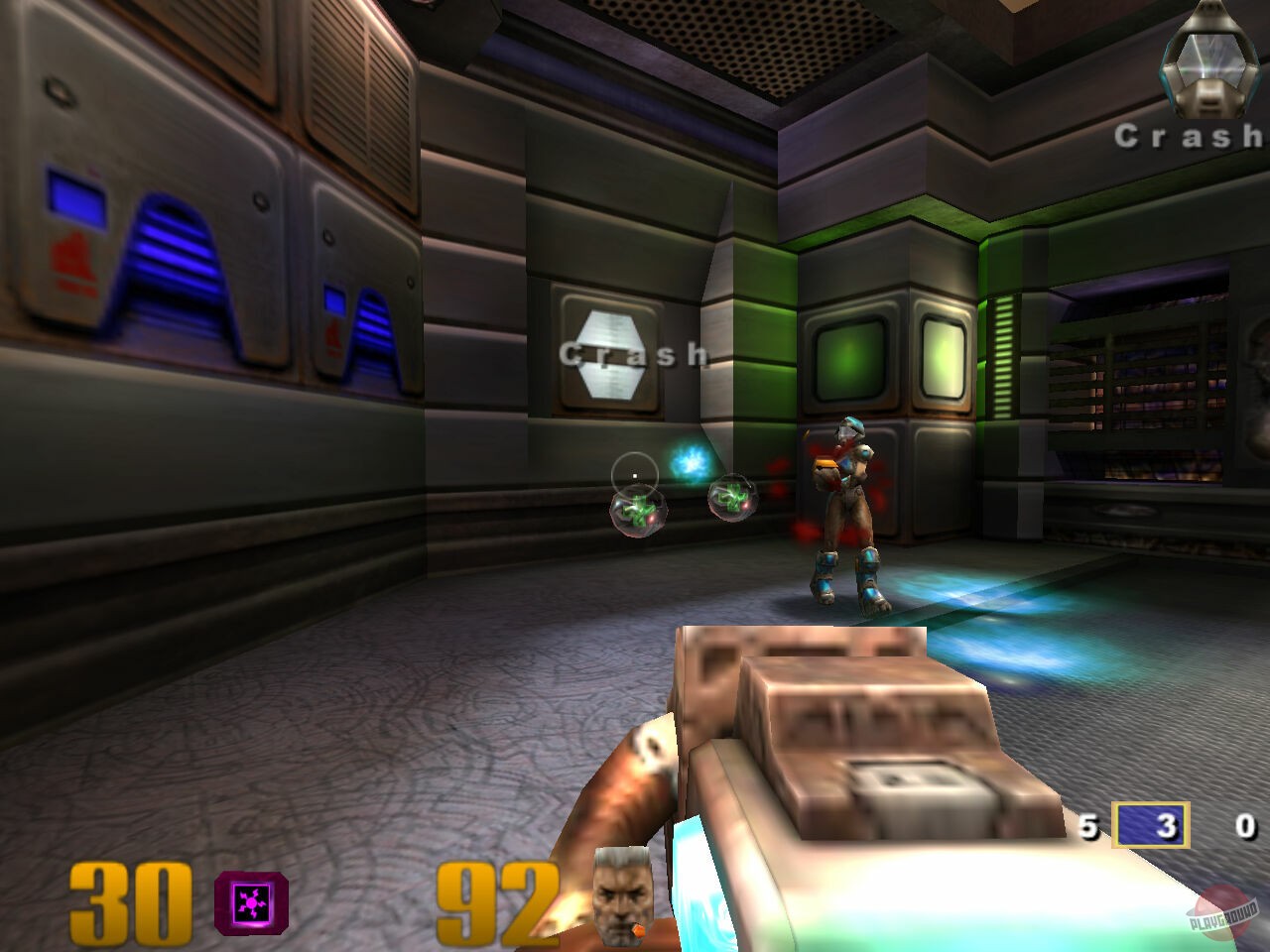Click the floating green health bubble

point(640,513)
